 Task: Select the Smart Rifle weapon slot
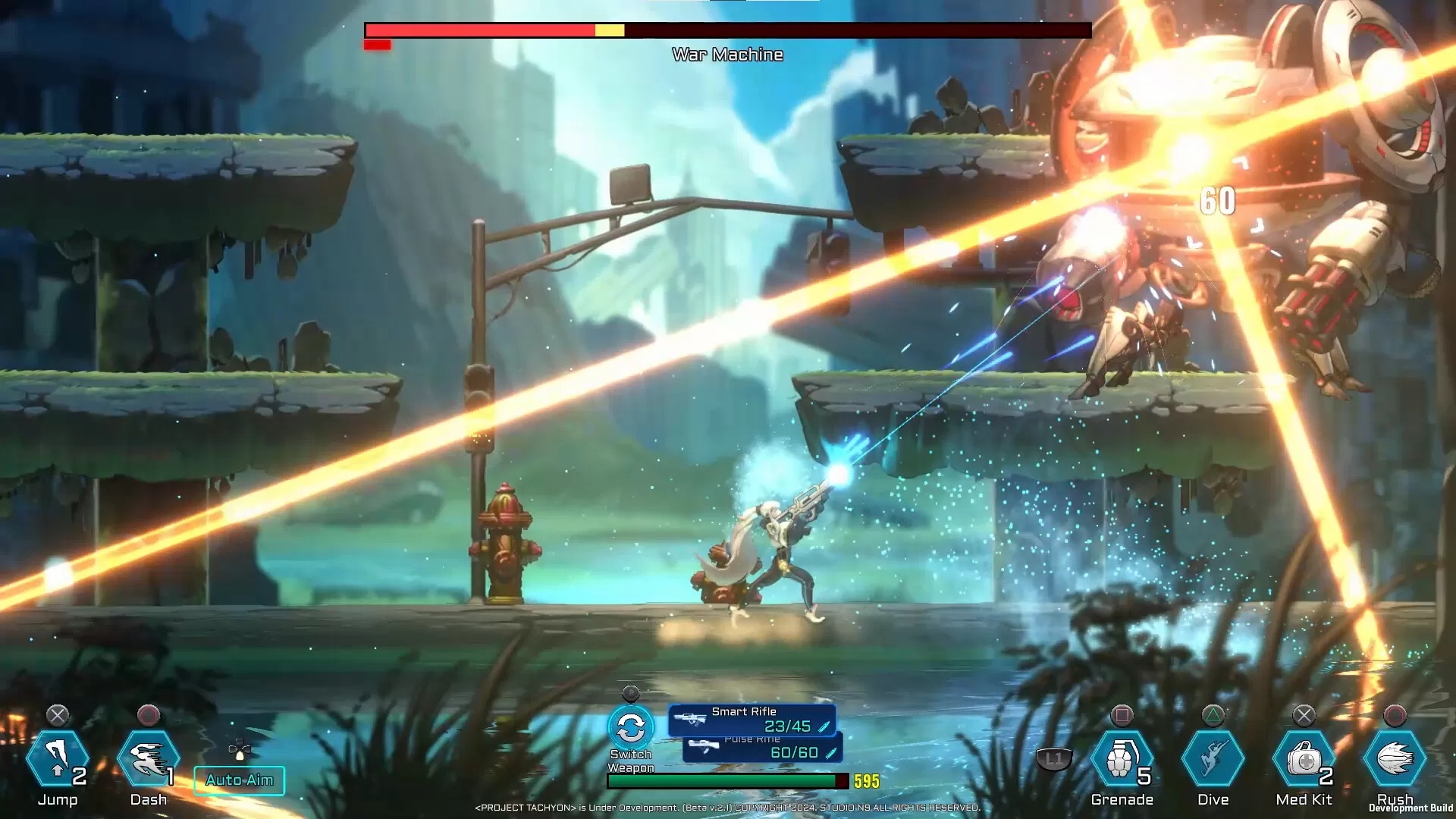tap(752, 720)
